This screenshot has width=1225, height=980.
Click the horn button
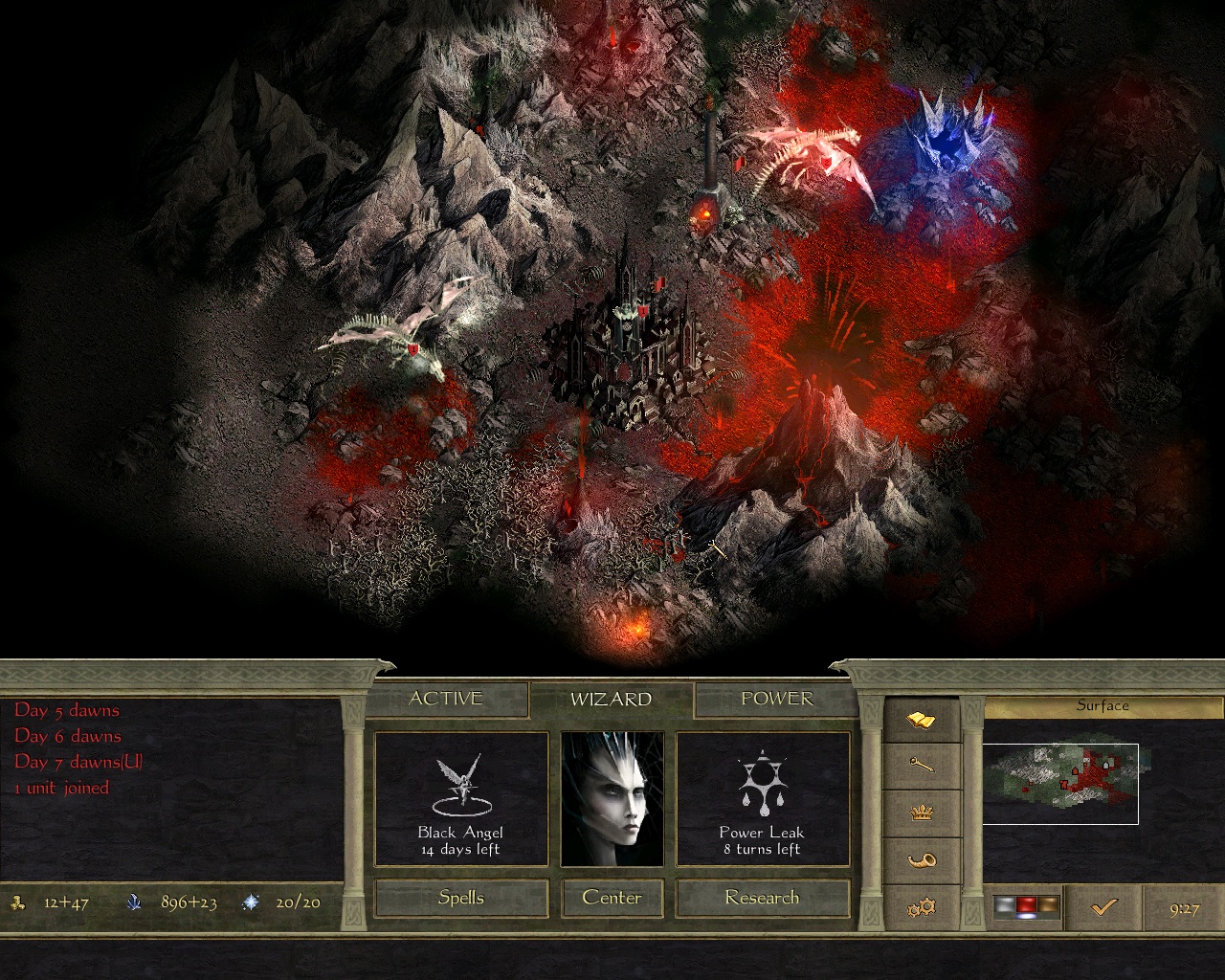(921, 859)
